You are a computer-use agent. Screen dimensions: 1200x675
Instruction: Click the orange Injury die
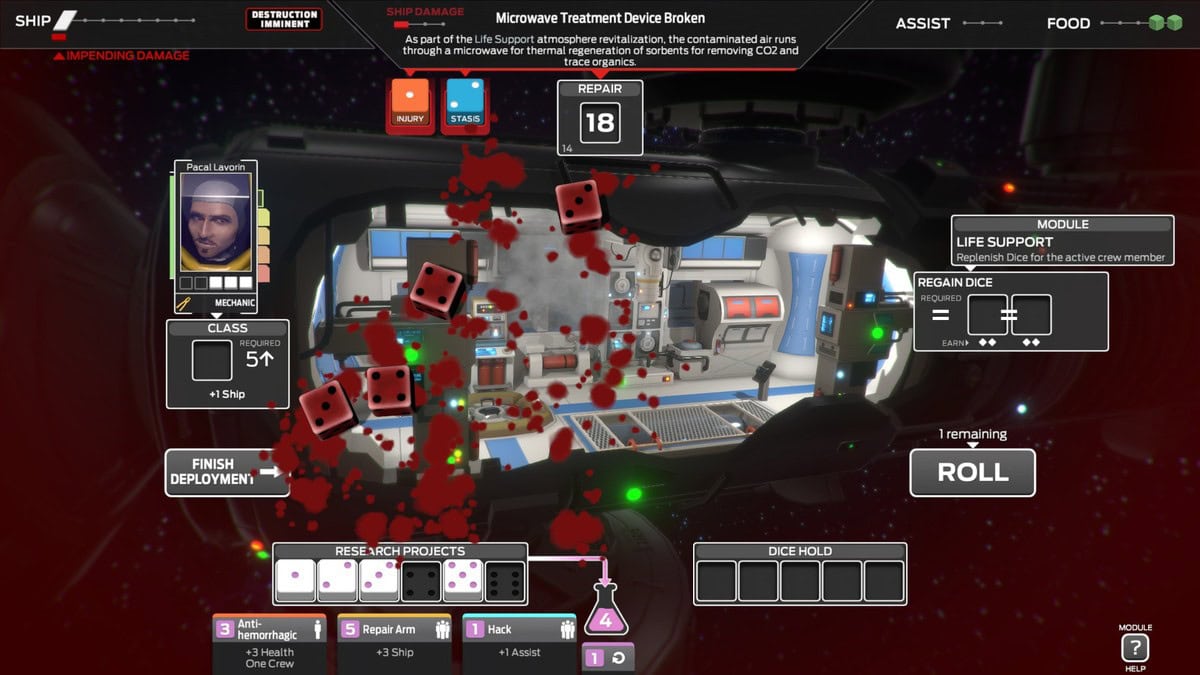[410, 104]
